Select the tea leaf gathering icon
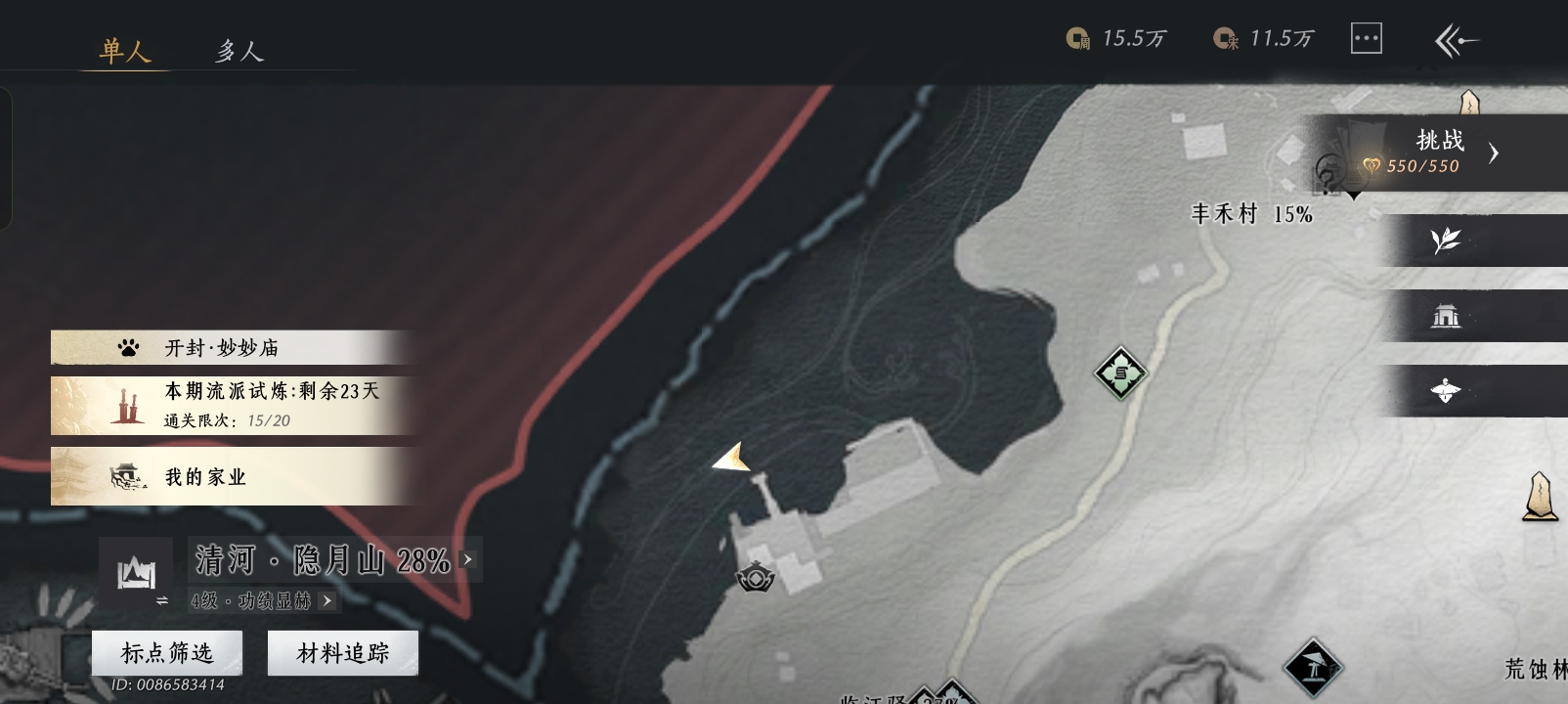Screen dimensions: 1568x704 (x=1446, y=238)
